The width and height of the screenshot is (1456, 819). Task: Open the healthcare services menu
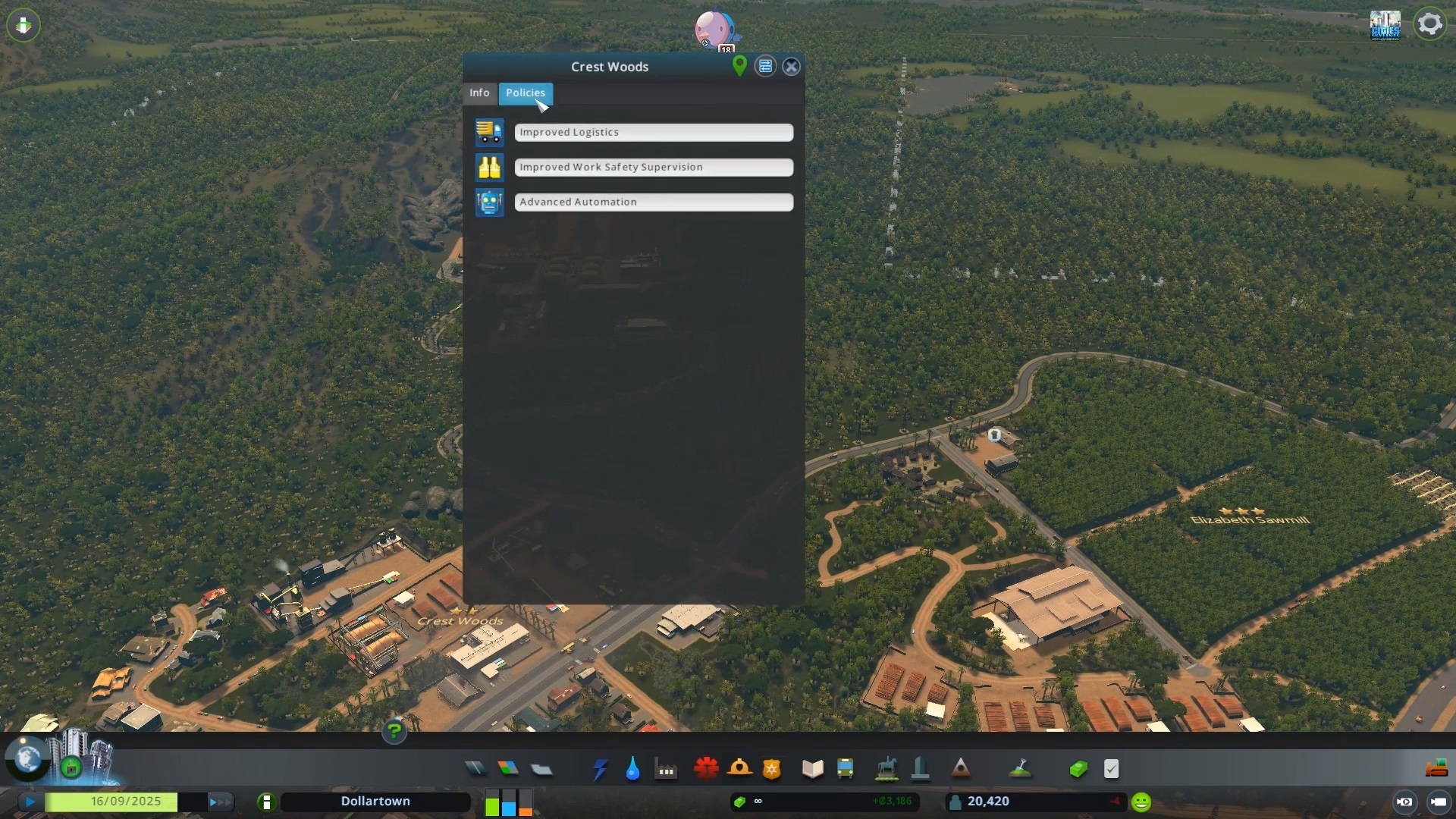pos(706,769)
